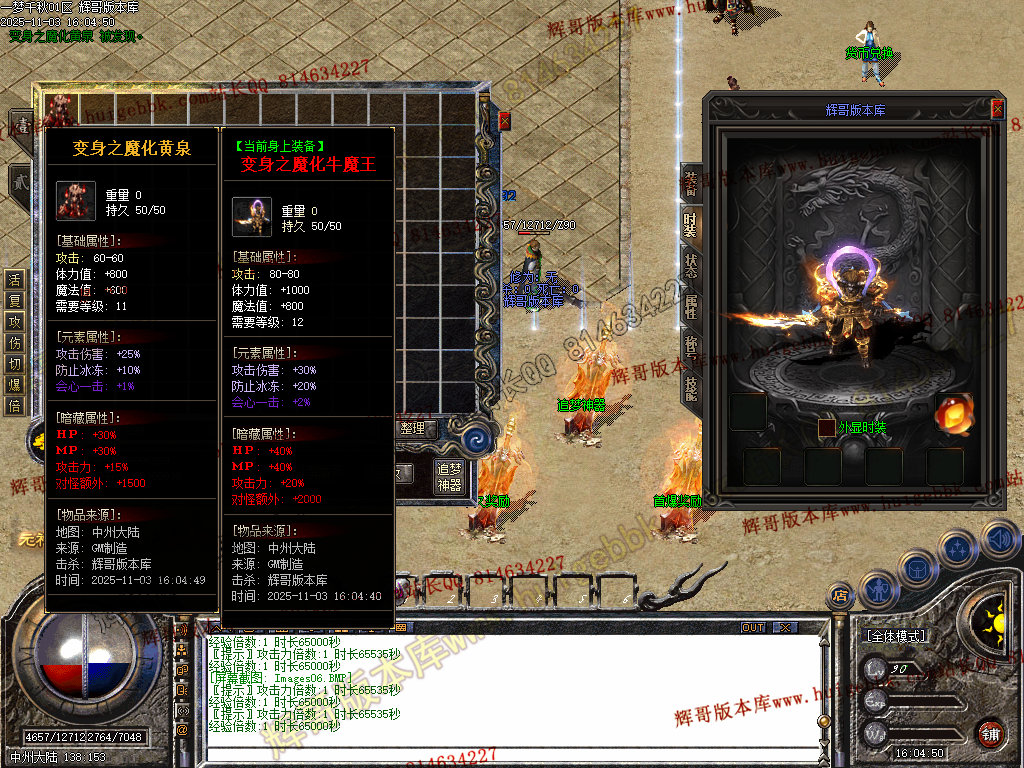This screenshot has height=768, width=1024.
Task: Show the 状态 status tab
Action: [691, 266]
